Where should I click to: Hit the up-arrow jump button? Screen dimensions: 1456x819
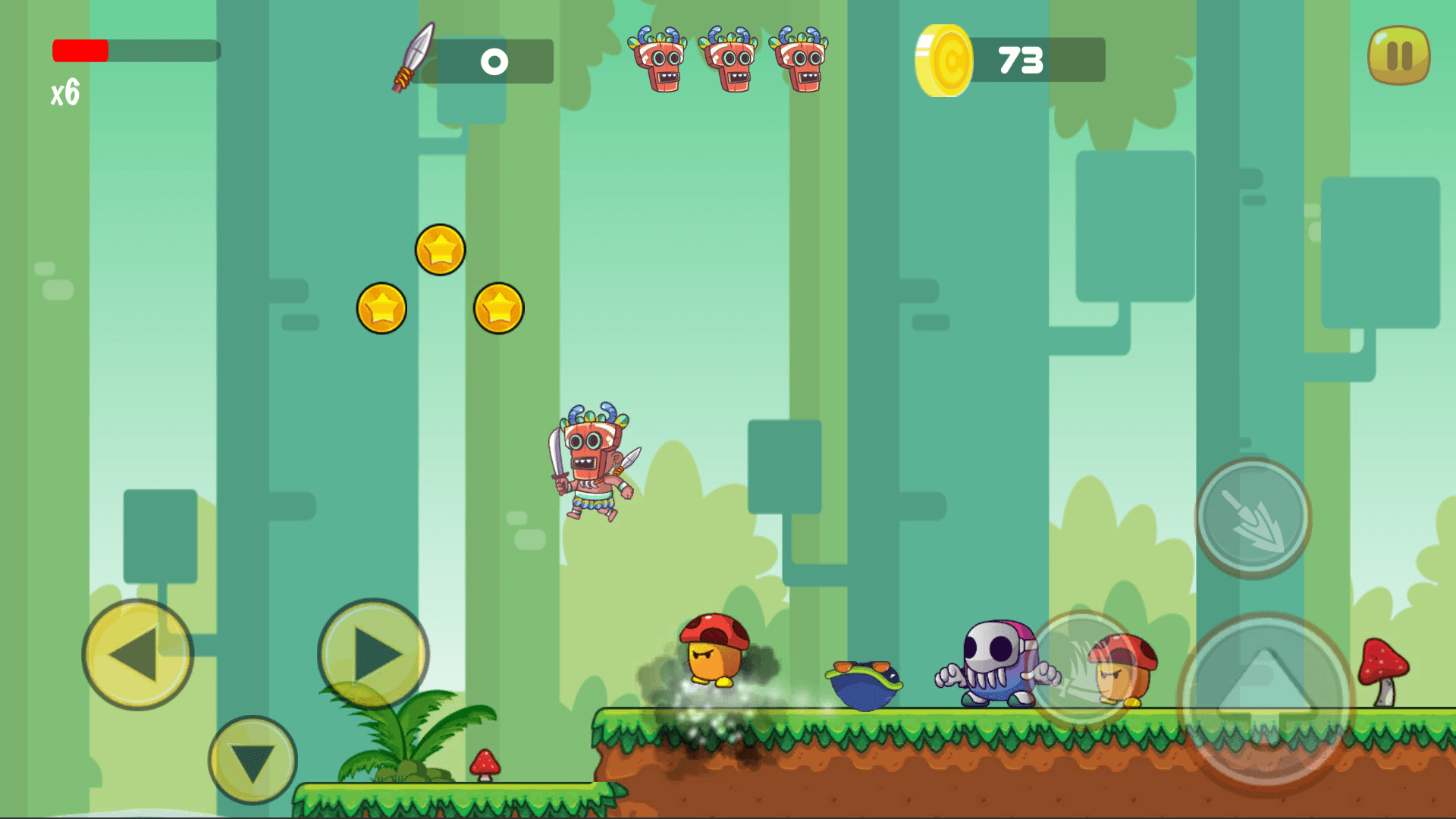click(x=1265, y=702)
